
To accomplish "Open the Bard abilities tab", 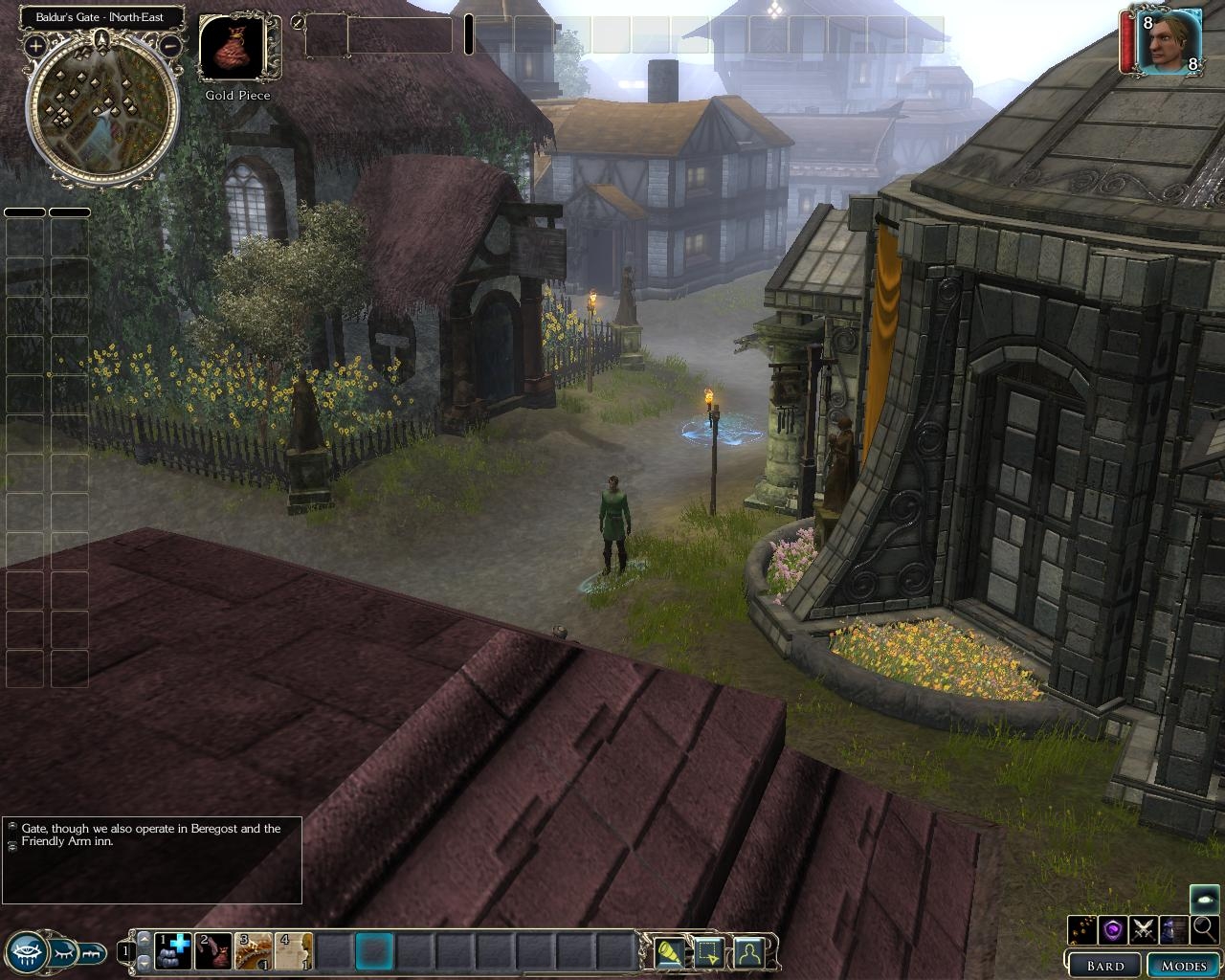I will [x=1105, y=966].
